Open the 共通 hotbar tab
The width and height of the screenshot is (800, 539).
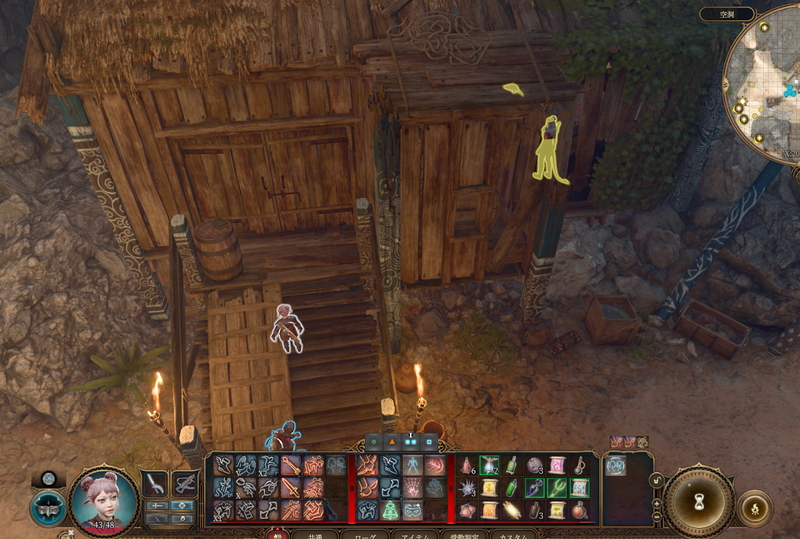(315, 535)
